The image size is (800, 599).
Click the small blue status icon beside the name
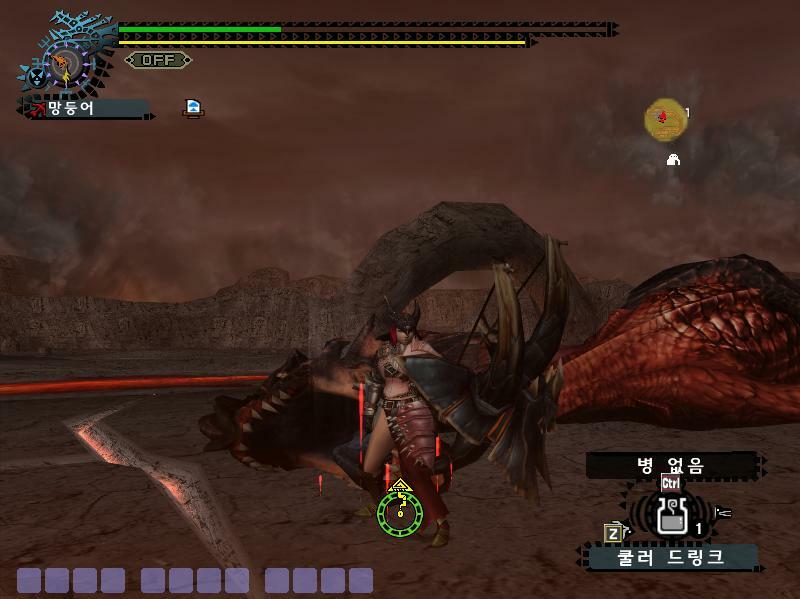point(193,108)
